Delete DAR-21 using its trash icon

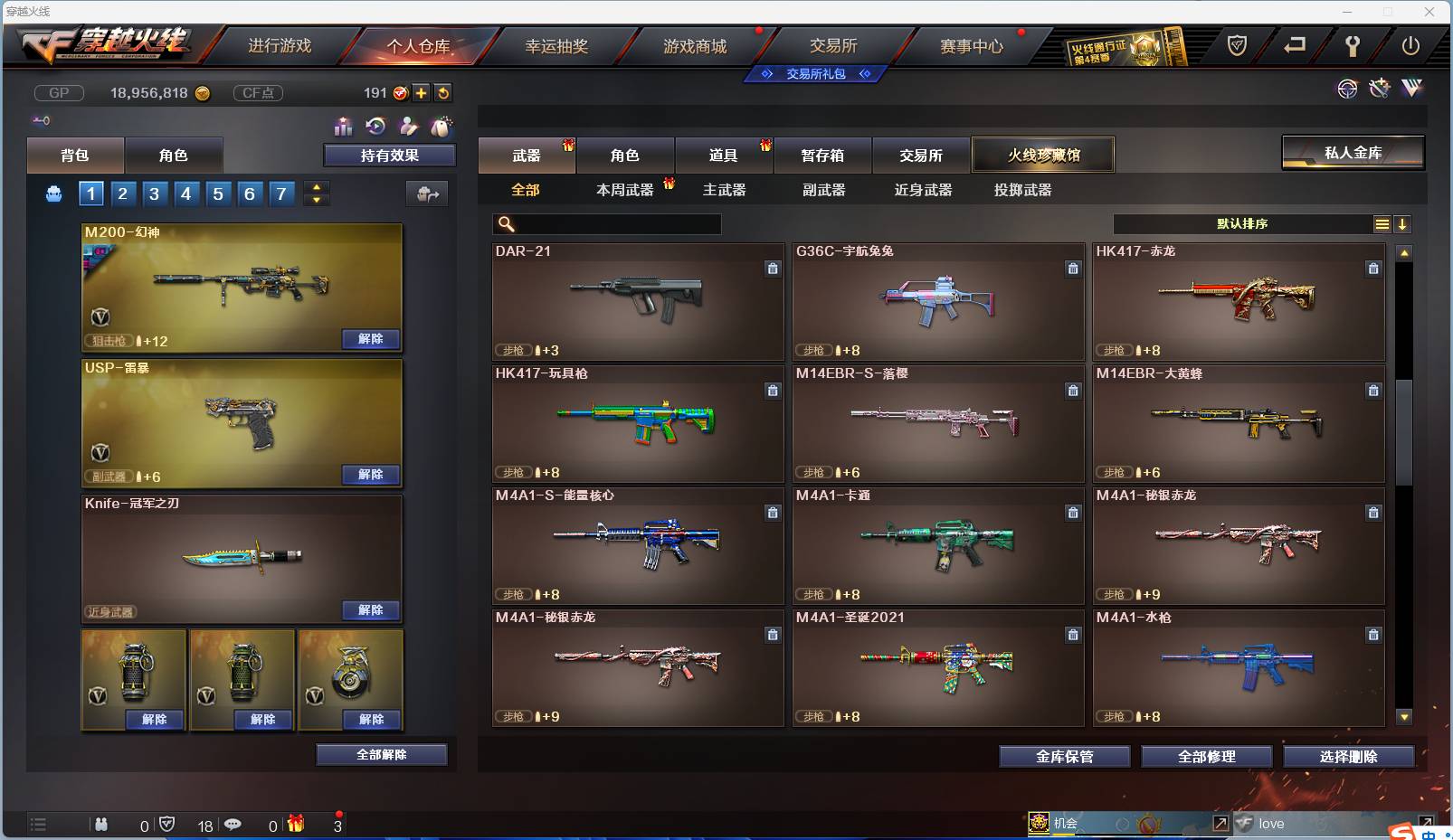tap(774, 269)
